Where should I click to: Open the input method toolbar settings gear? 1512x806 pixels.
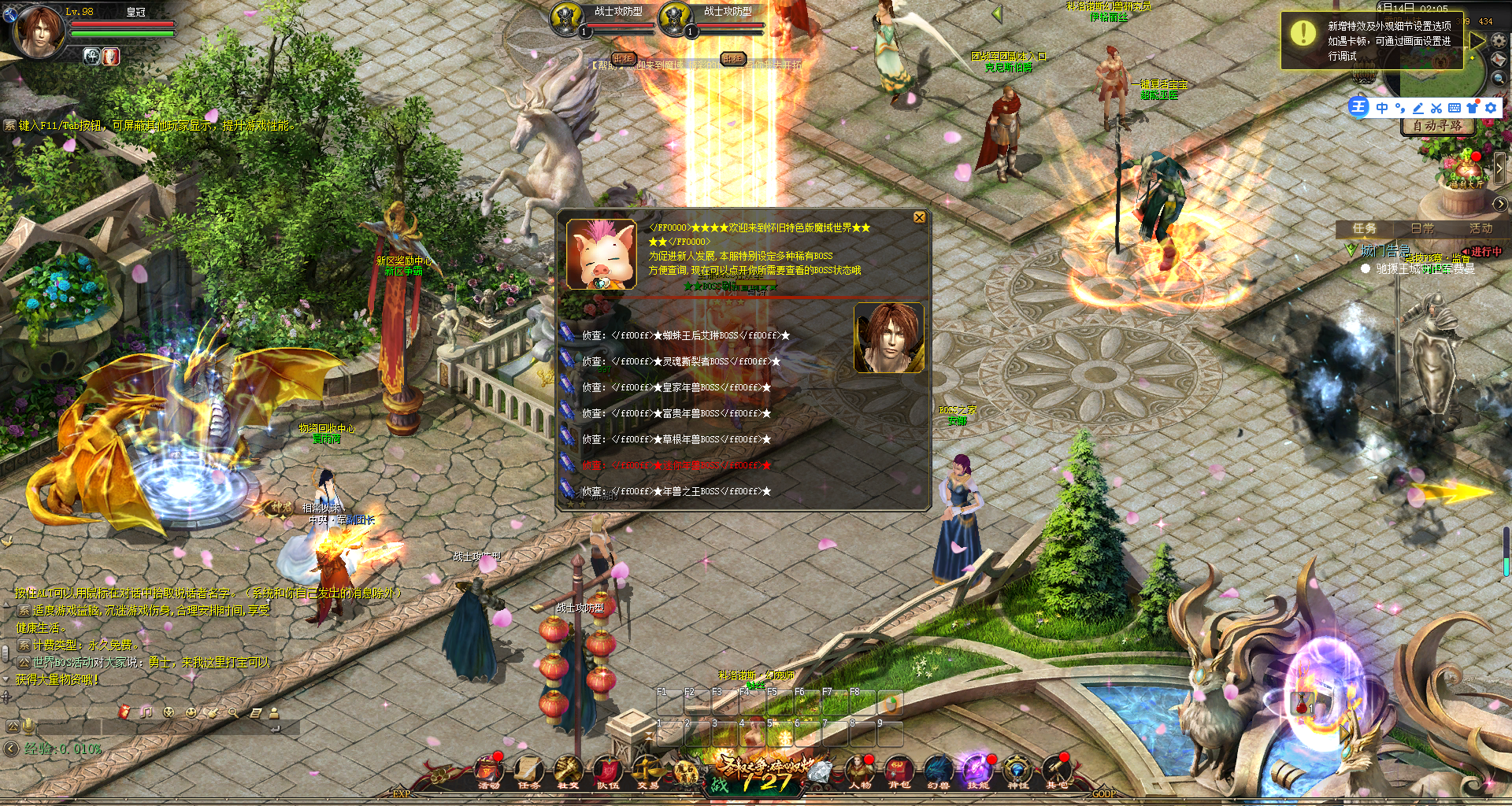[x=1491, y=108]
